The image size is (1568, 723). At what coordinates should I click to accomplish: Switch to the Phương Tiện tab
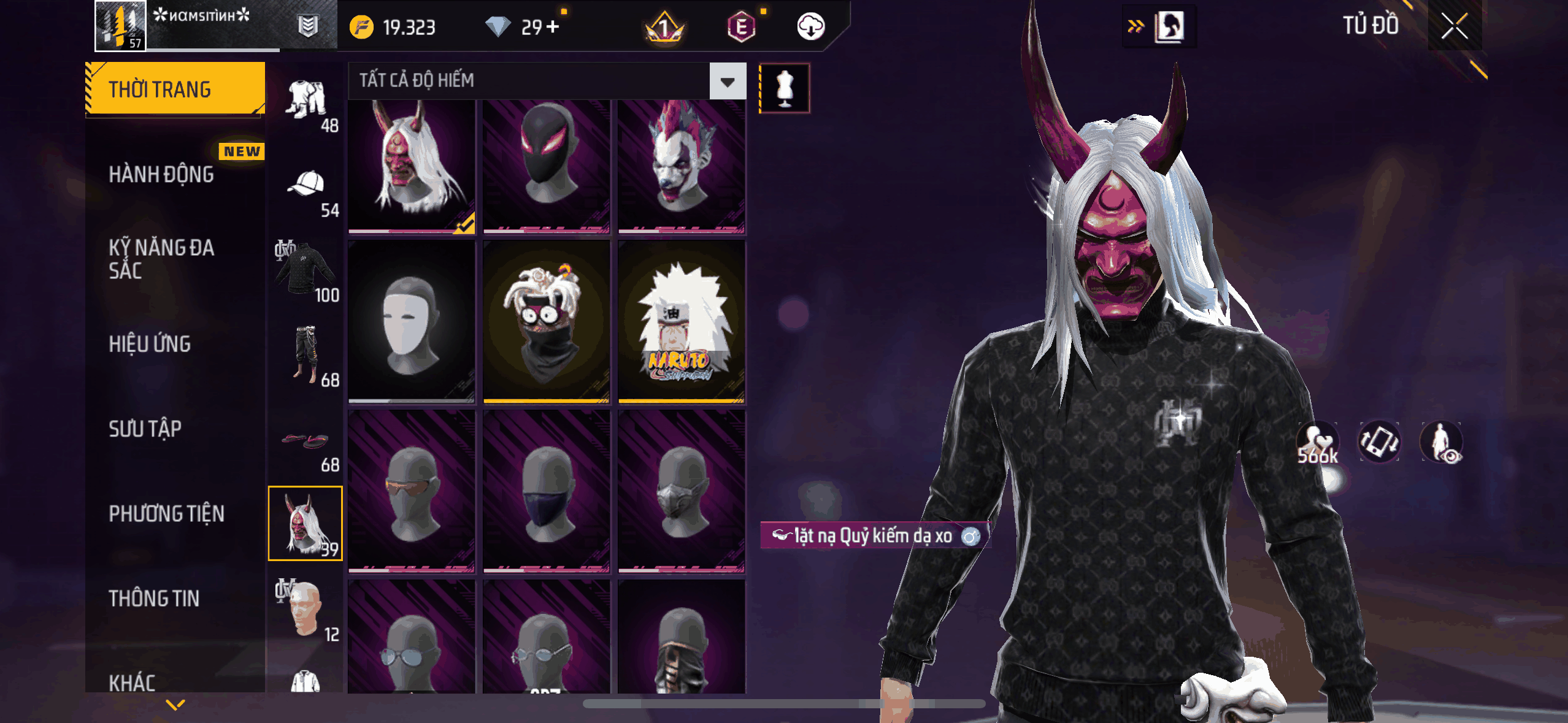click(166, 513)
